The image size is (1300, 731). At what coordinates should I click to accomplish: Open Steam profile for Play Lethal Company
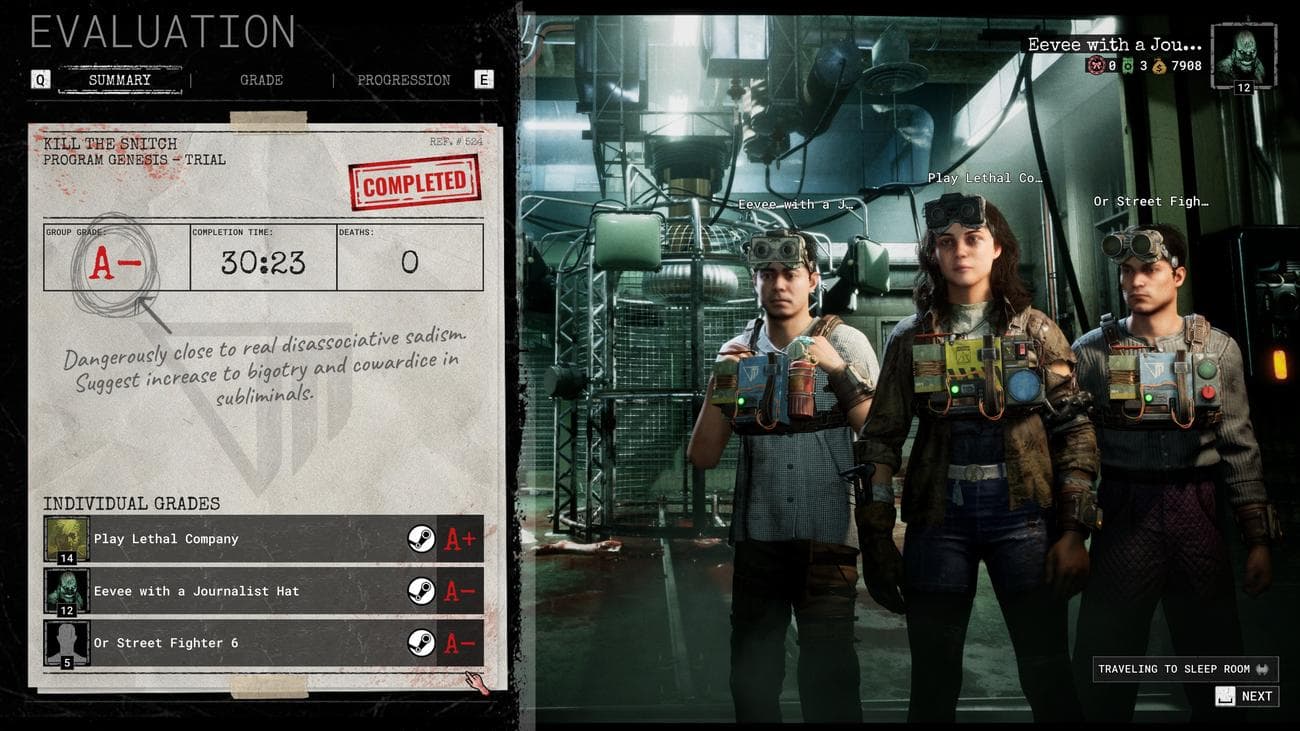[421, 539]
